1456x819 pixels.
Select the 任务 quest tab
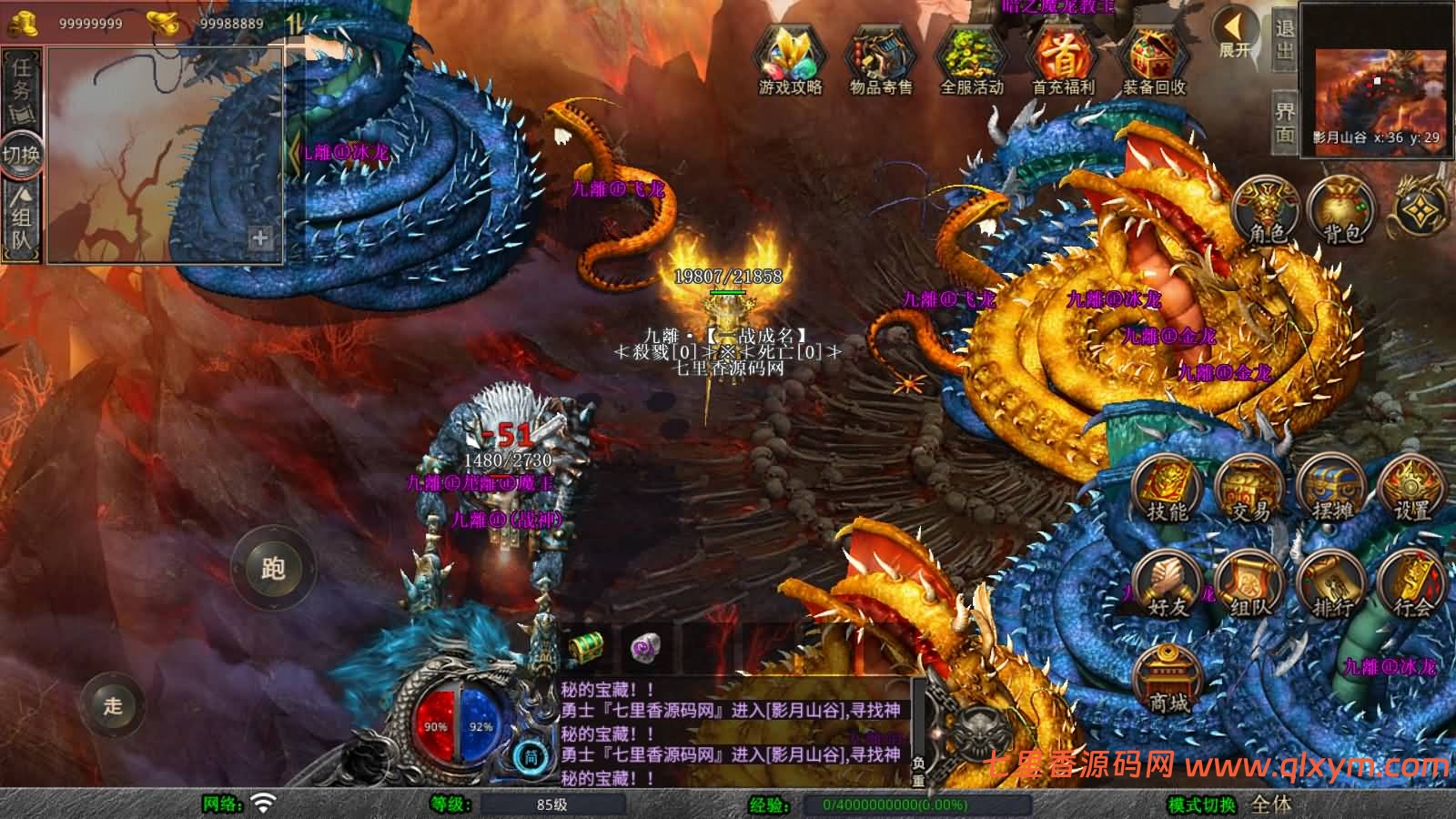tap(20, 86)
